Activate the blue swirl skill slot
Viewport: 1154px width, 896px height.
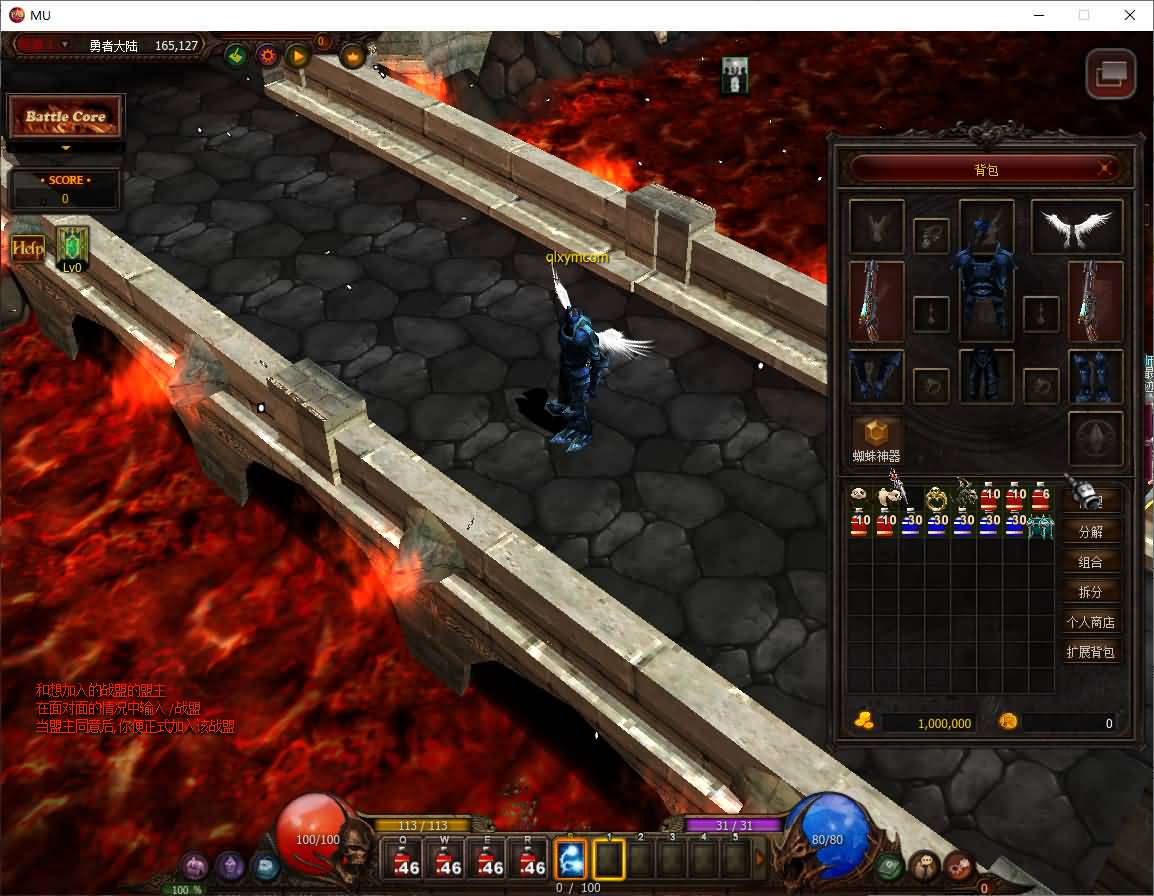570,859
